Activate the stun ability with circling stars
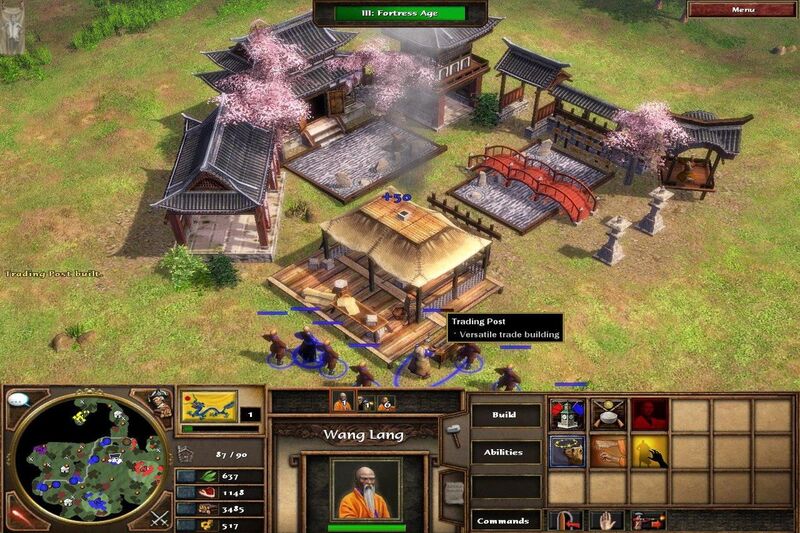 [565, 453]
